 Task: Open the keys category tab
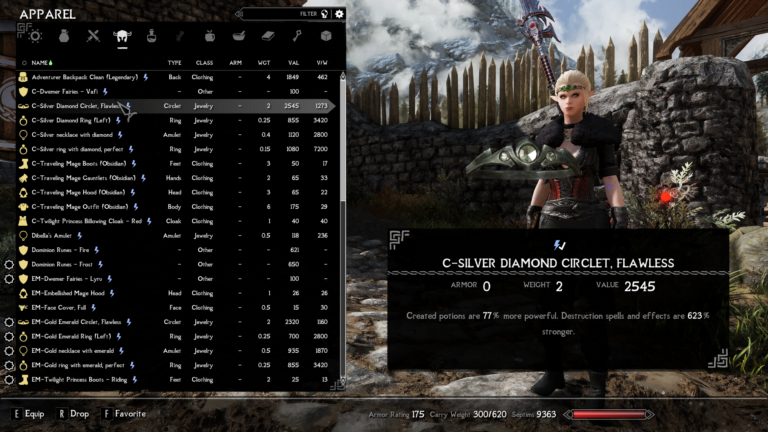click(296, 36)
